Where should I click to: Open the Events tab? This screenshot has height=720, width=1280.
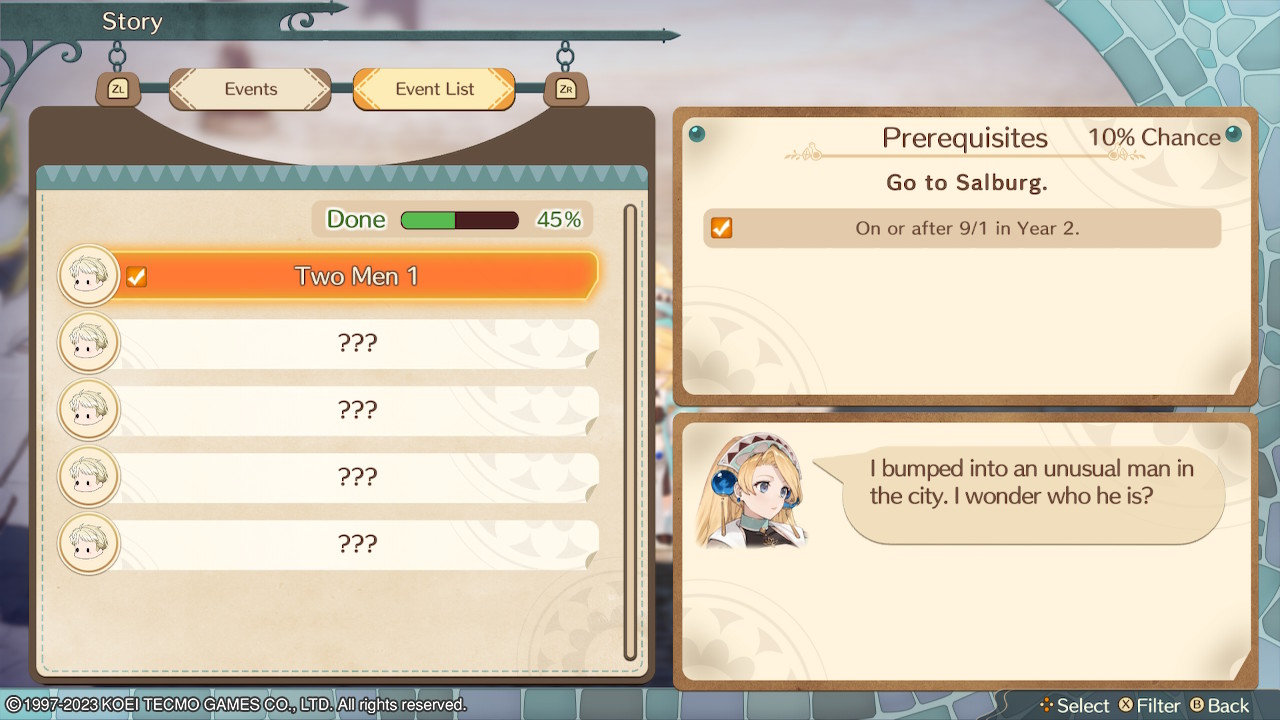(x=249, y=89)
